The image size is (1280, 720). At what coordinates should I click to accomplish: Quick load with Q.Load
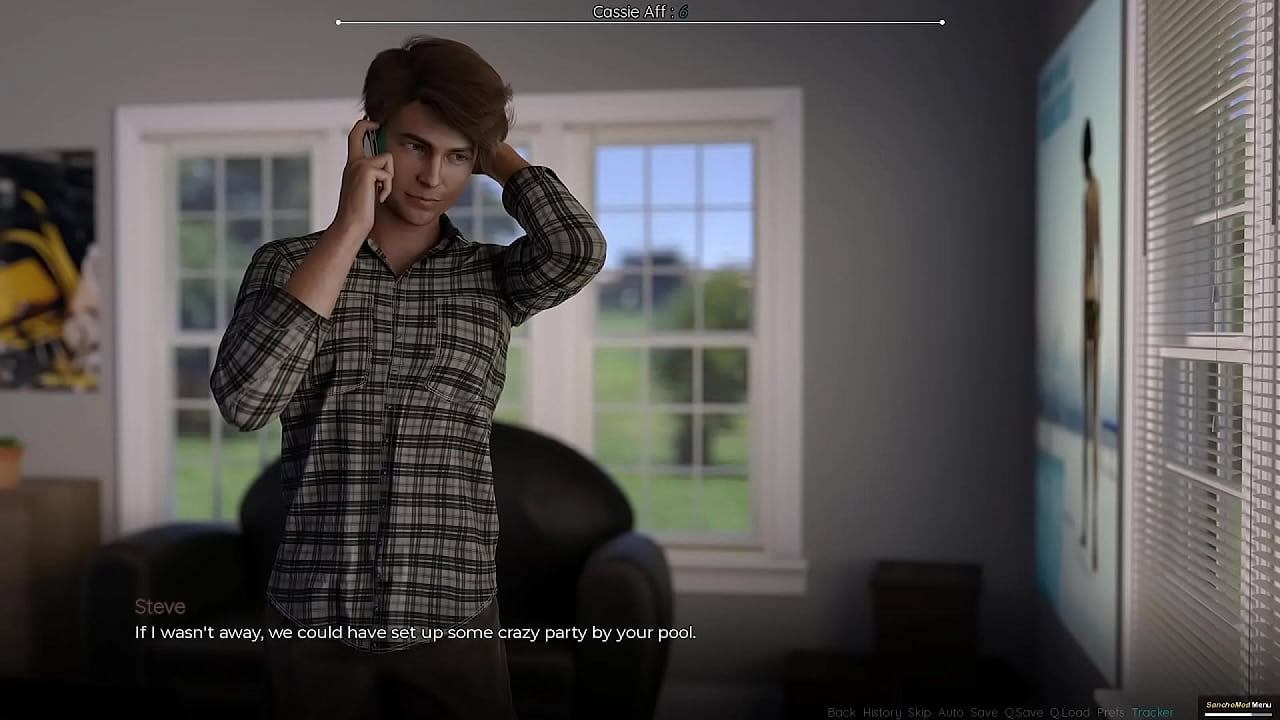pyautogui.click(x=1069, y=712)
